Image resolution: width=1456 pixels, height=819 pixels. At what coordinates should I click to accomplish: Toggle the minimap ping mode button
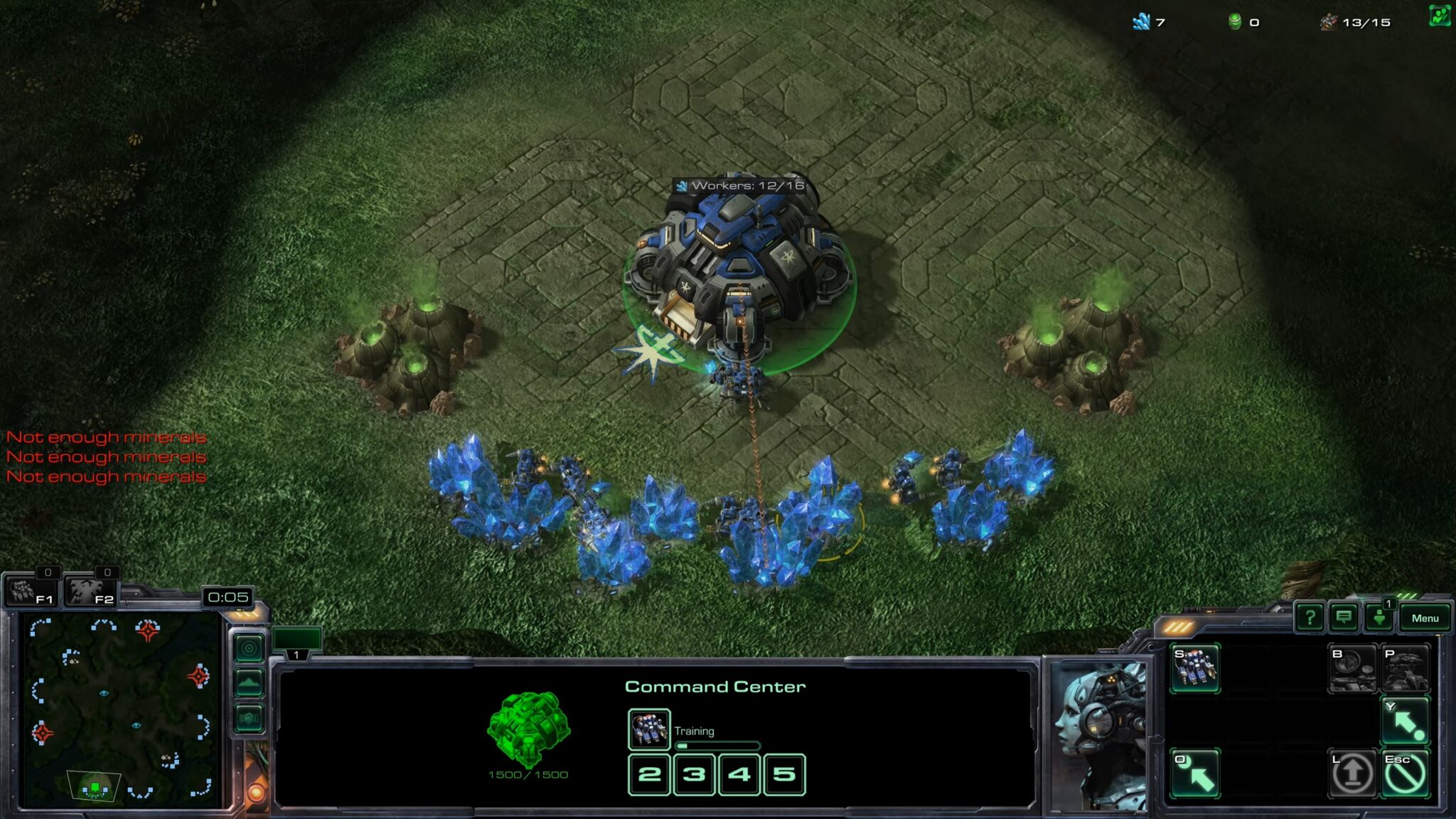pyautogui.click(x=249, y=649)
